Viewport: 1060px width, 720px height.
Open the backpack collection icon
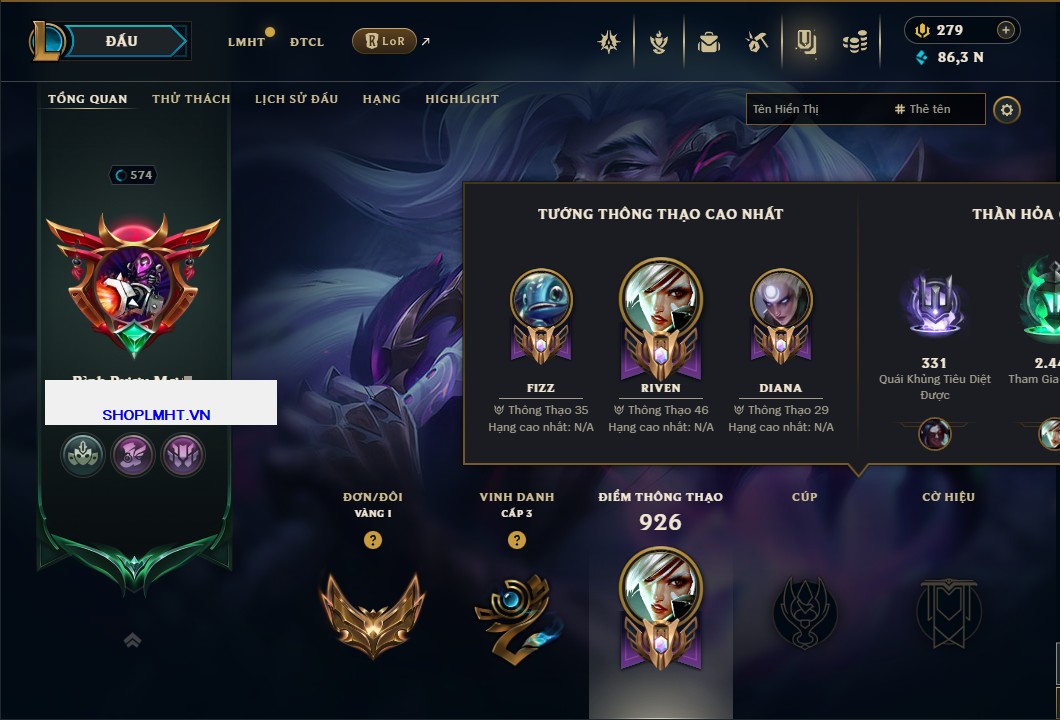coord(709,42)
